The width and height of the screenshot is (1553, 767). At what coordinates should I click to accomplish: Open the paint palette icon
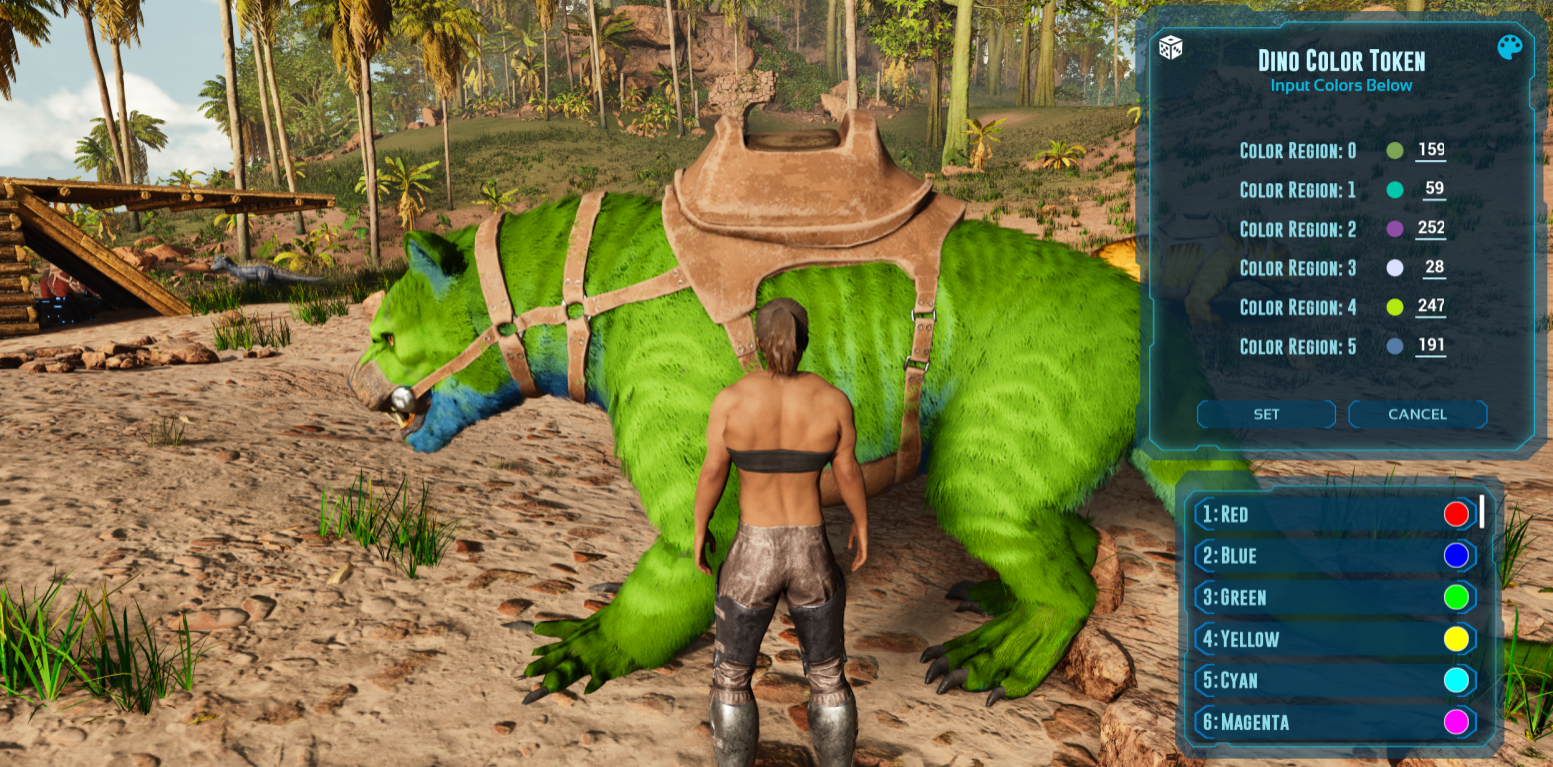(x=1509, y=47)
